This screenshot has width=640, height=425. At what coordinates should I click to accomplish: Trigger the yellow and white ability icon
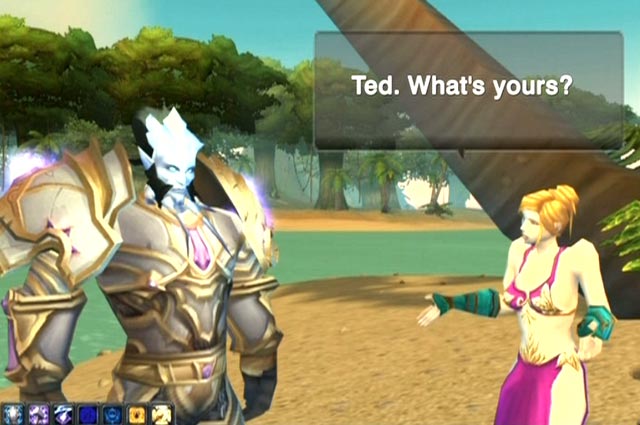coord(162,415)
